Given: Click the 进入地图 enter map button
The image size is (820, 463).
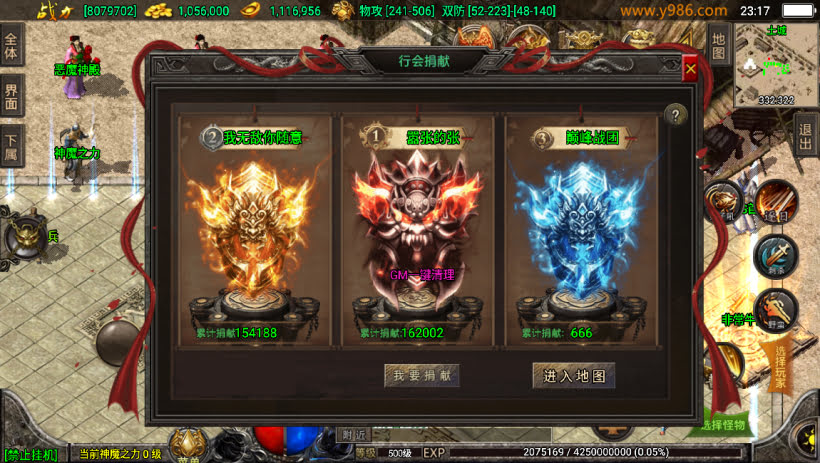Looking at the screenshot, I should (573, 375).
